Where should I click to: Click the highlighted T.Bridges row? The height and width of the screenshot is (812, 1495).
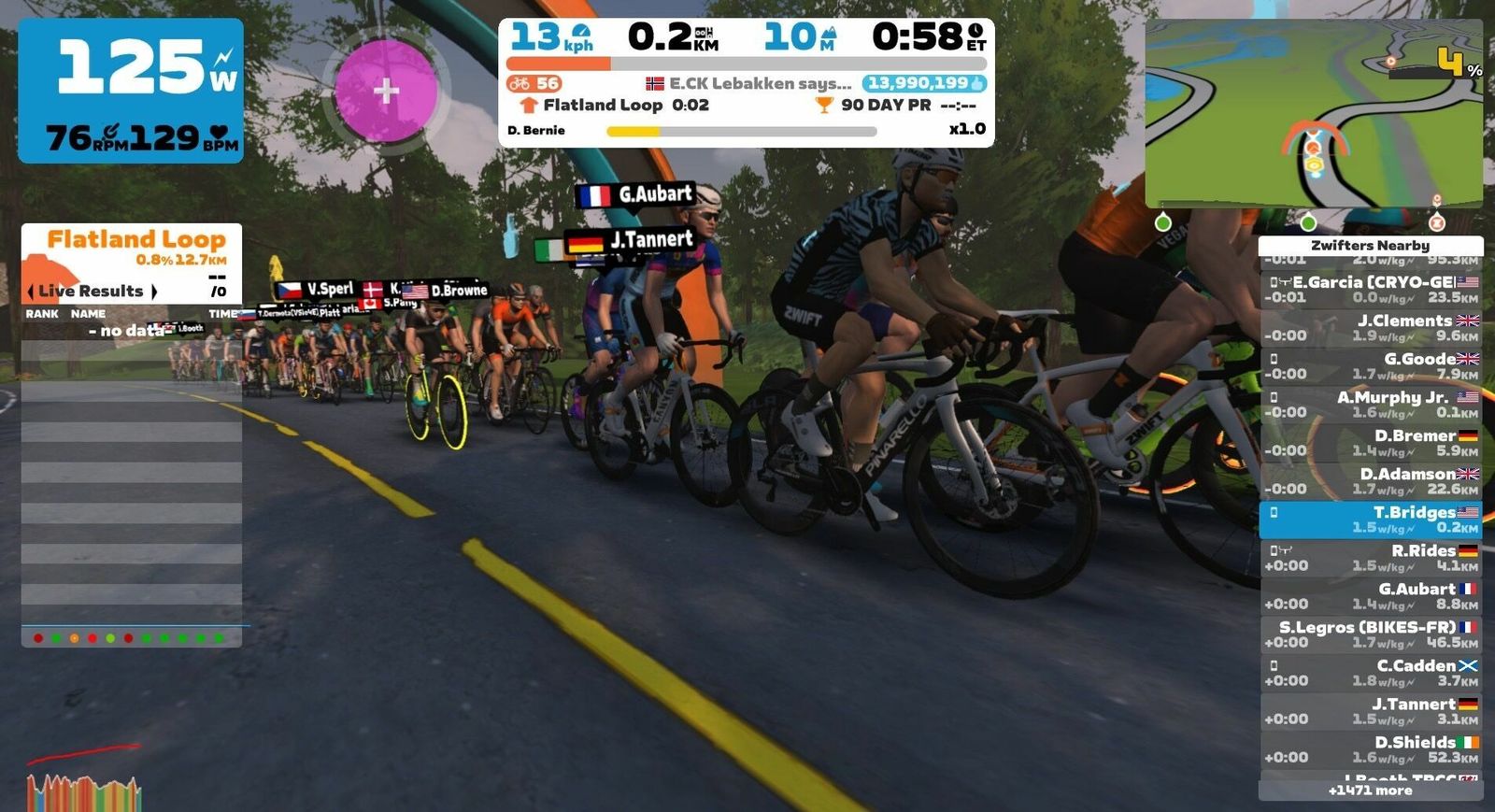pyautogui.click(x=1370, y=520)
